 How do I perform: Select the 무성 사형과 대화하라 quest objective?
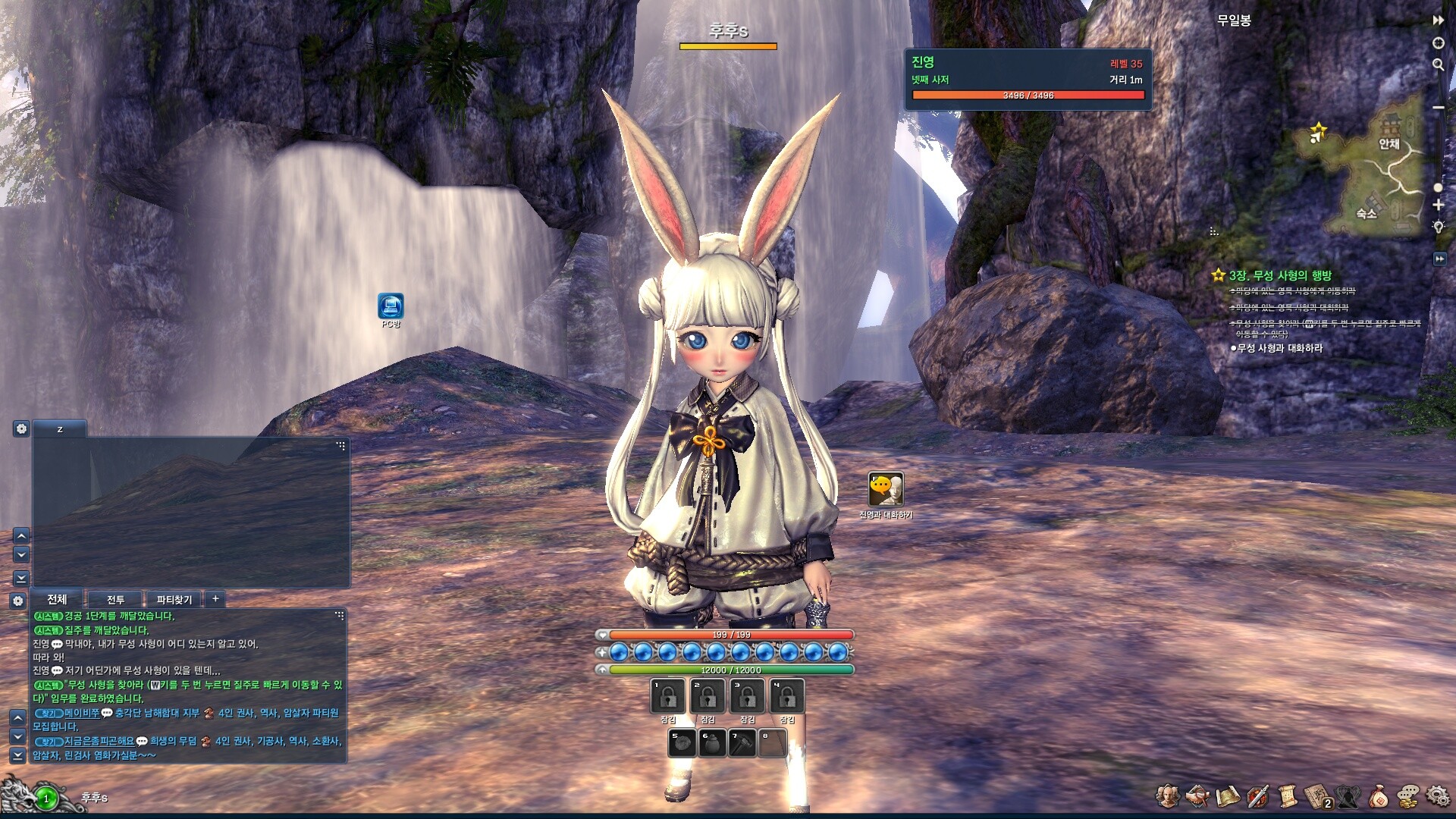pos(1279,348)
